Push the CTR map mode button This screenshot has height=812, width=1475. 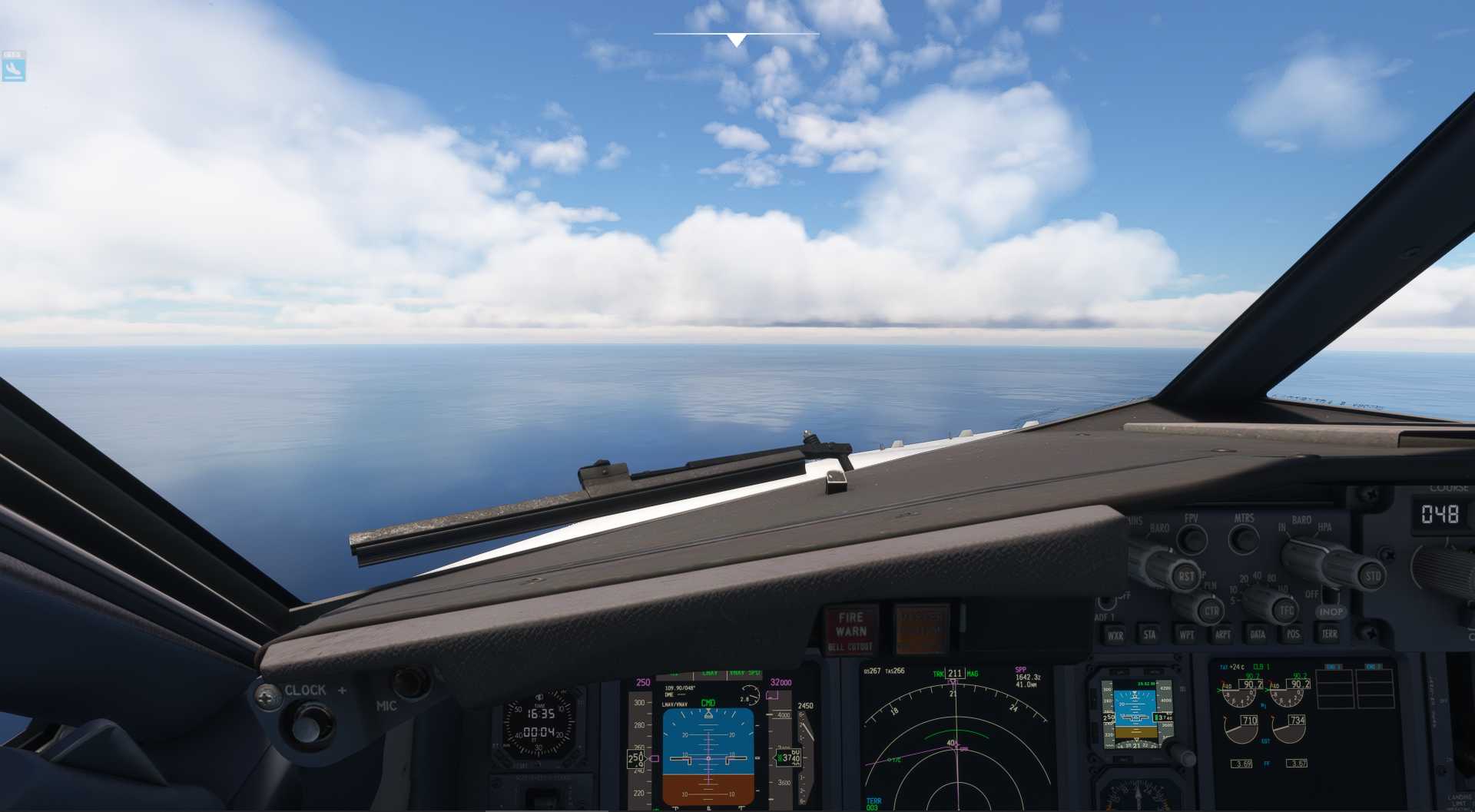coord(1211,611)
